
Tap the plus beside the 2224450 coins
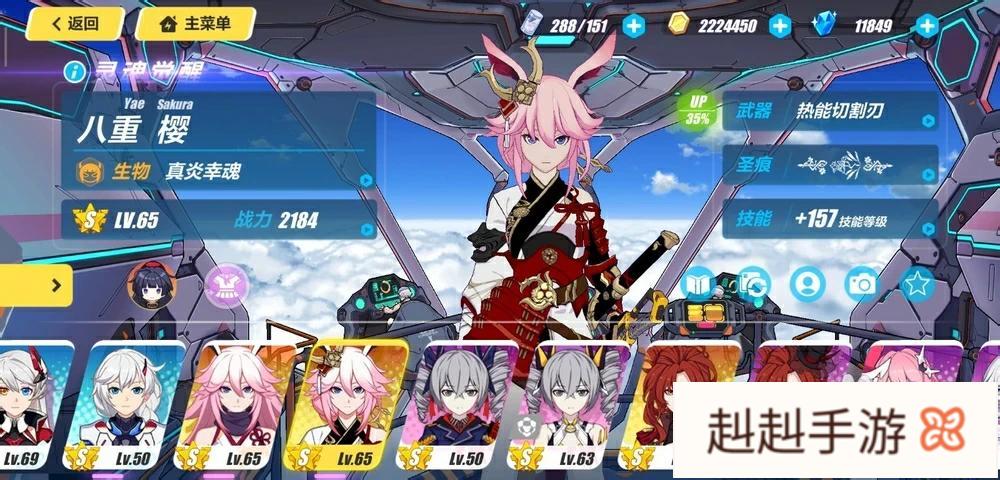[780, 26]
